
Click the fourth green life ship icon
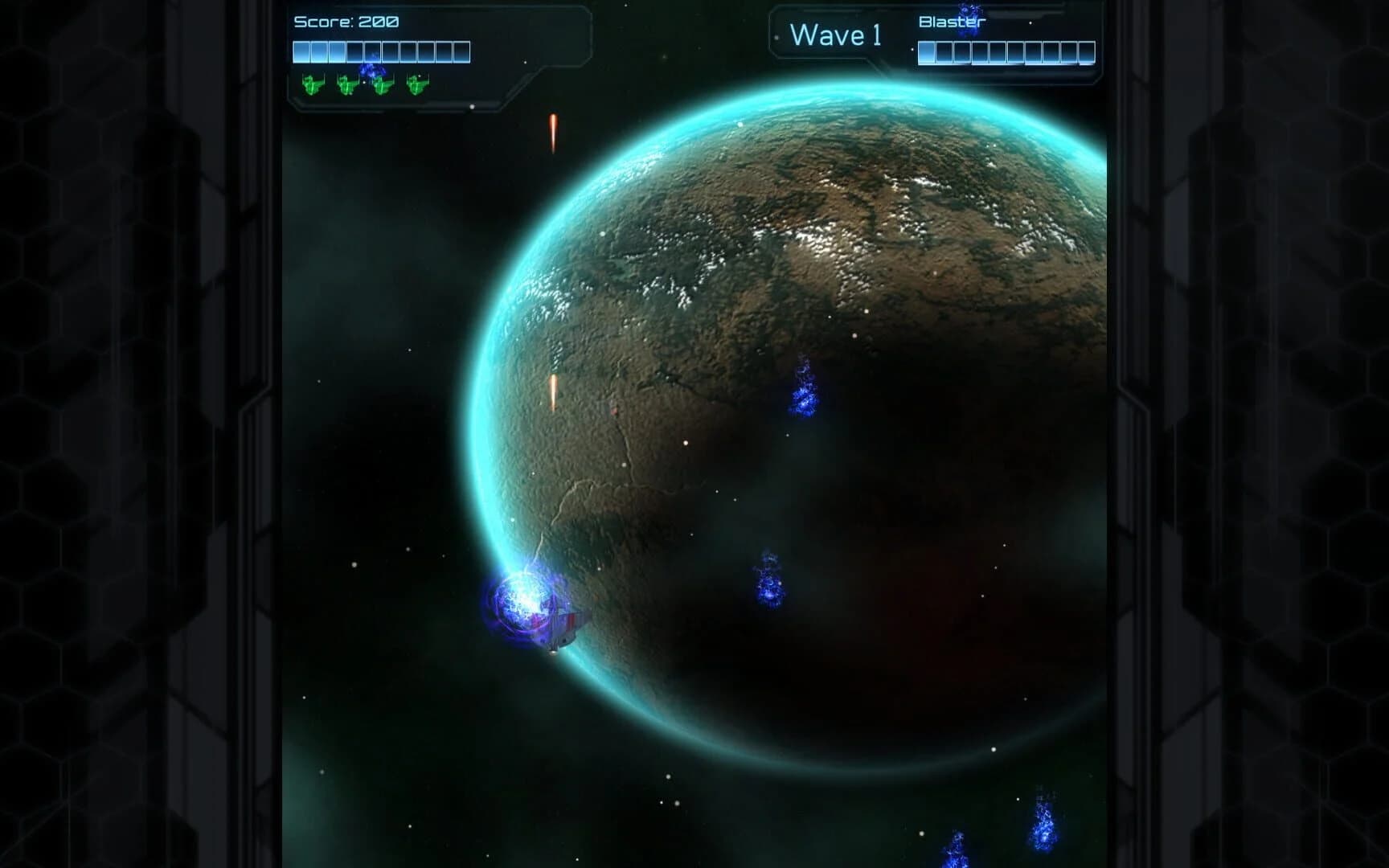pos(417,86)
